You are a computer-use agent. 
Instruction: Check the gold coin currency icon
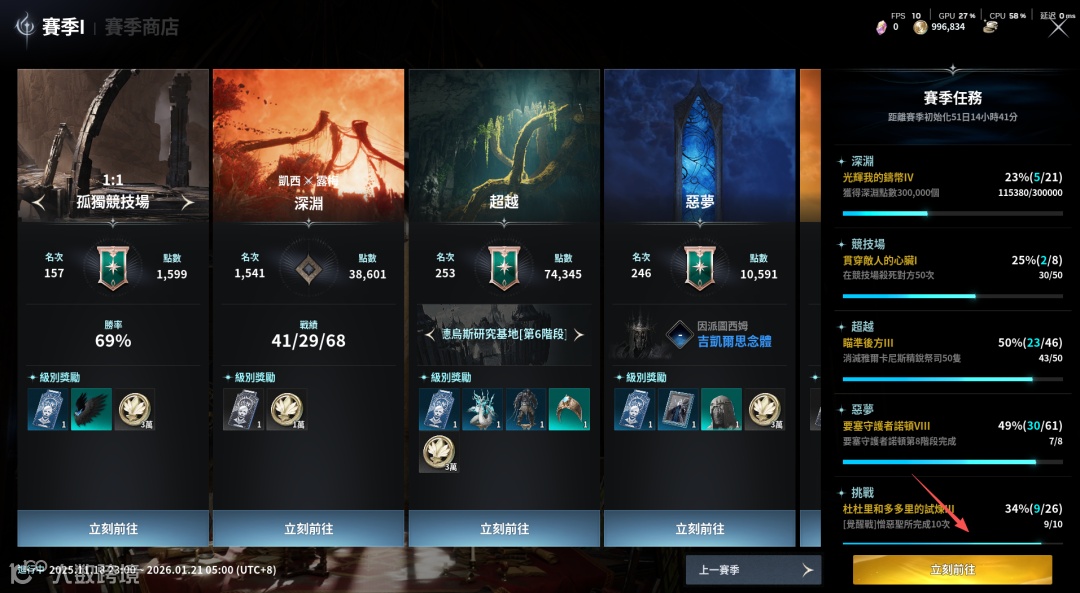[x=920, y=27]
